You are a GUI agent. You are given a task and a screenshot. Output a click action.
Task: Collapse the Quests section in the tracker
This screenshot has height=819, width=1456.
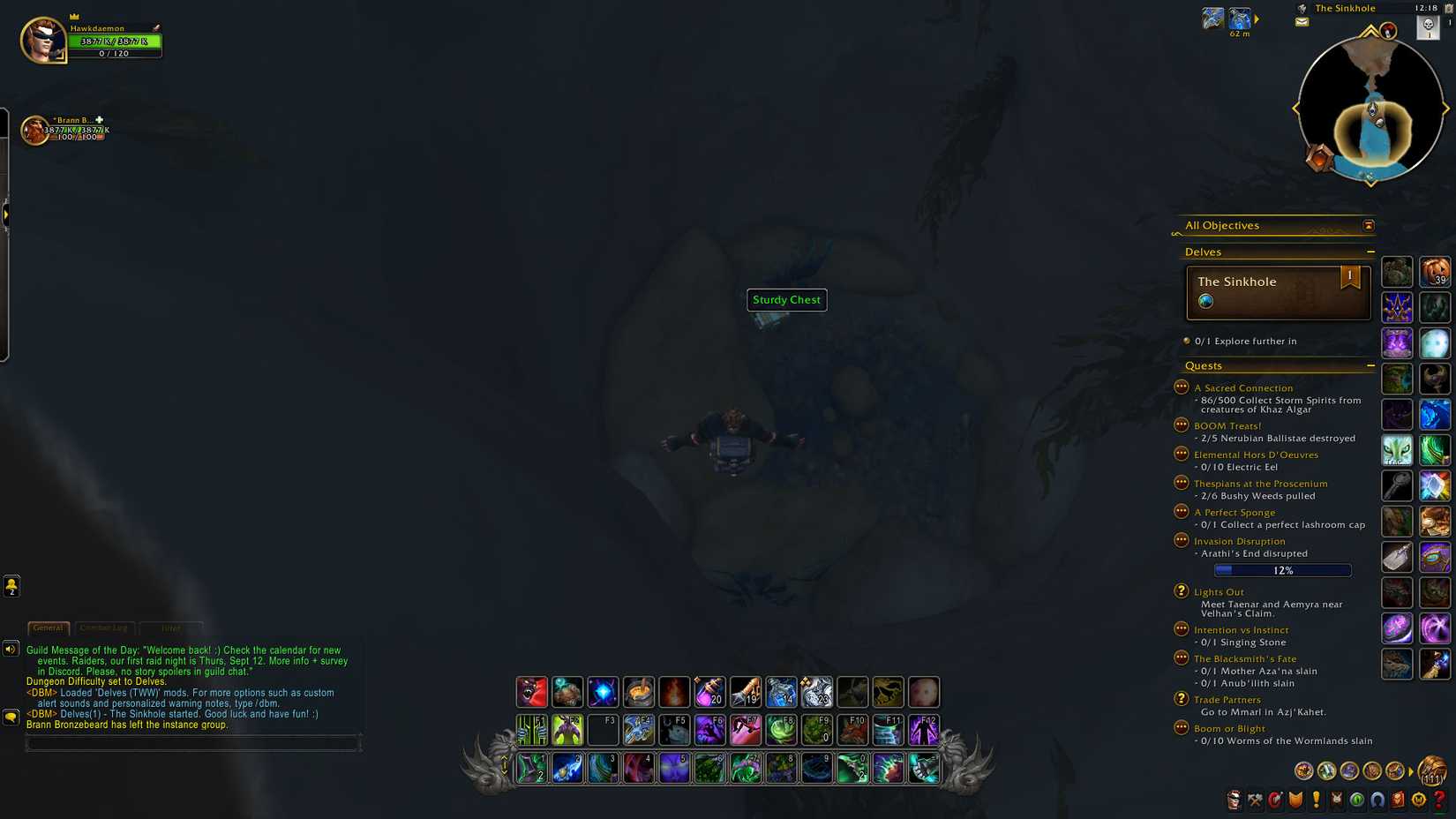(1371, 365)
